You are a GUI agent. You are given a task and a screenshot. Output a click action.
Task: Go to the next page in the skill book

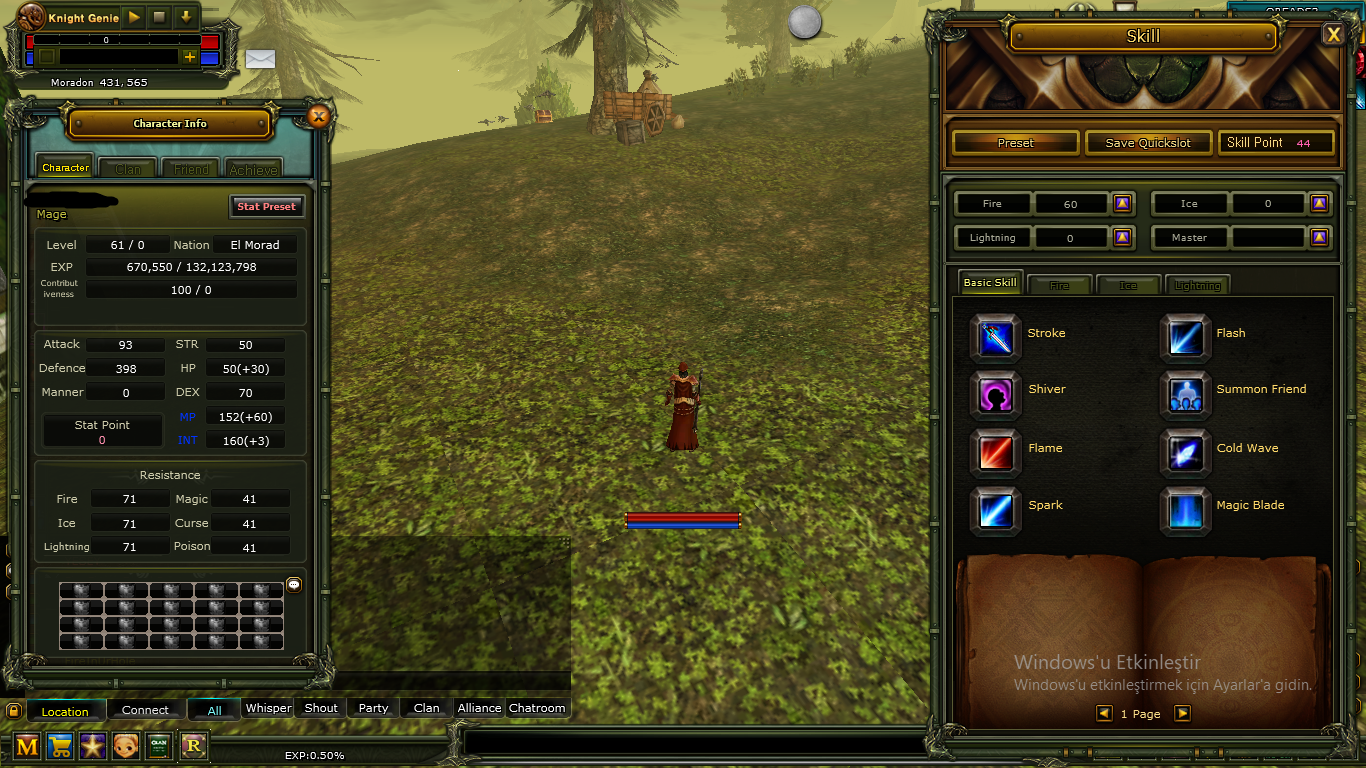pos(1182,713)
